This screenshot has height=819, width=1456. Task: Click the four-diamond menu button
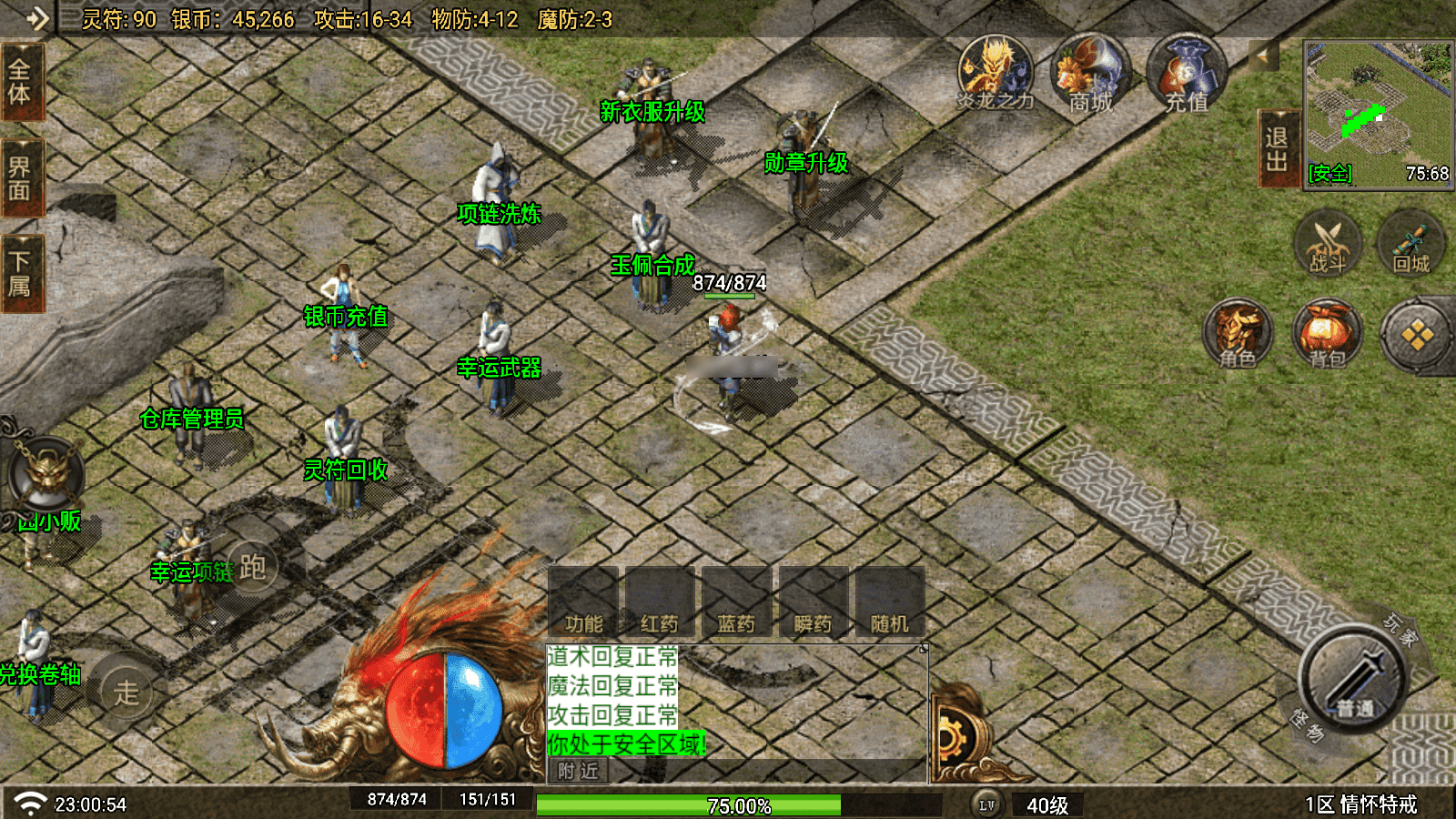pyautogui.click(x=1417, y=336)
